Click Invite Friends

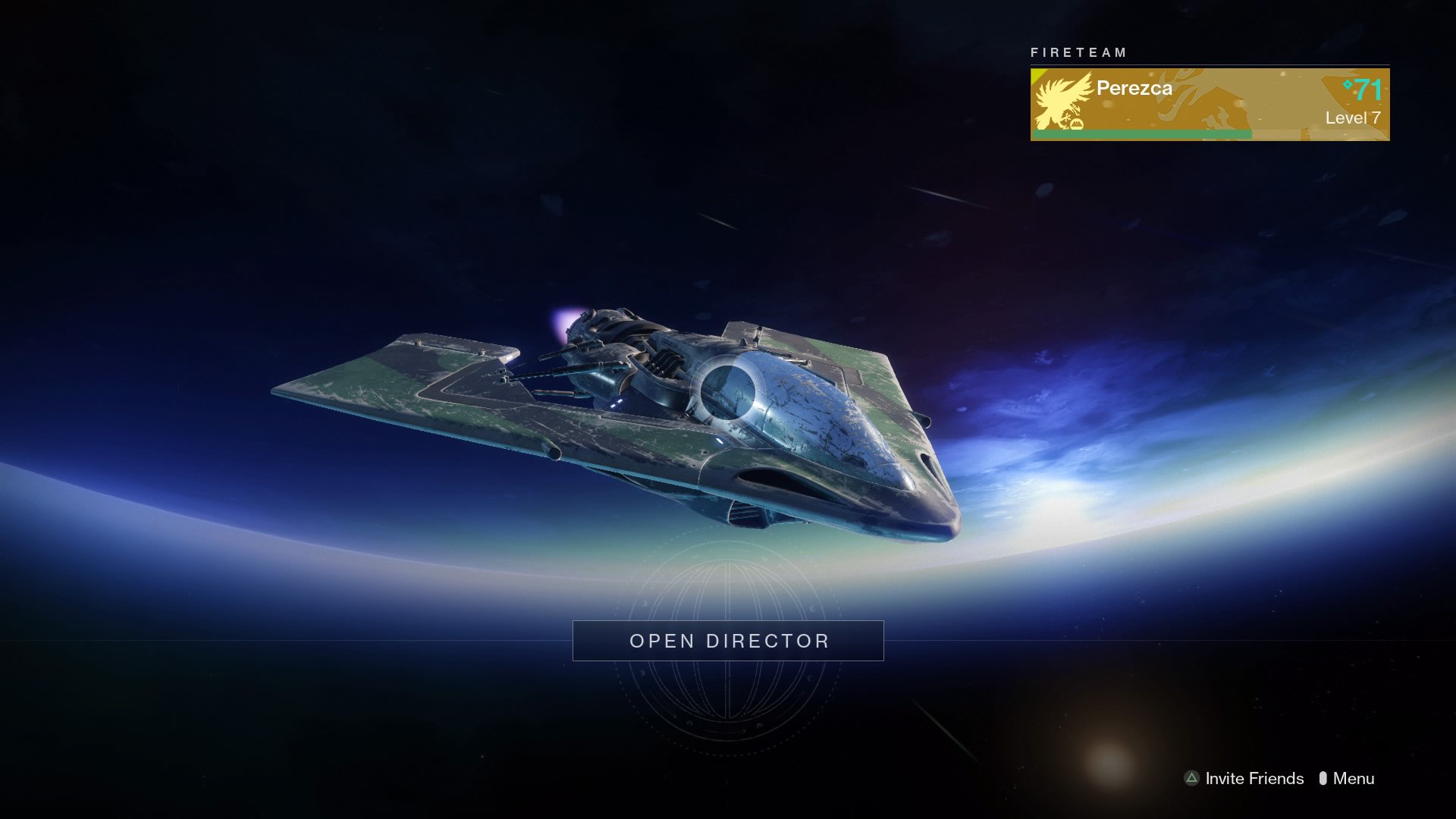coord(1254,778)
